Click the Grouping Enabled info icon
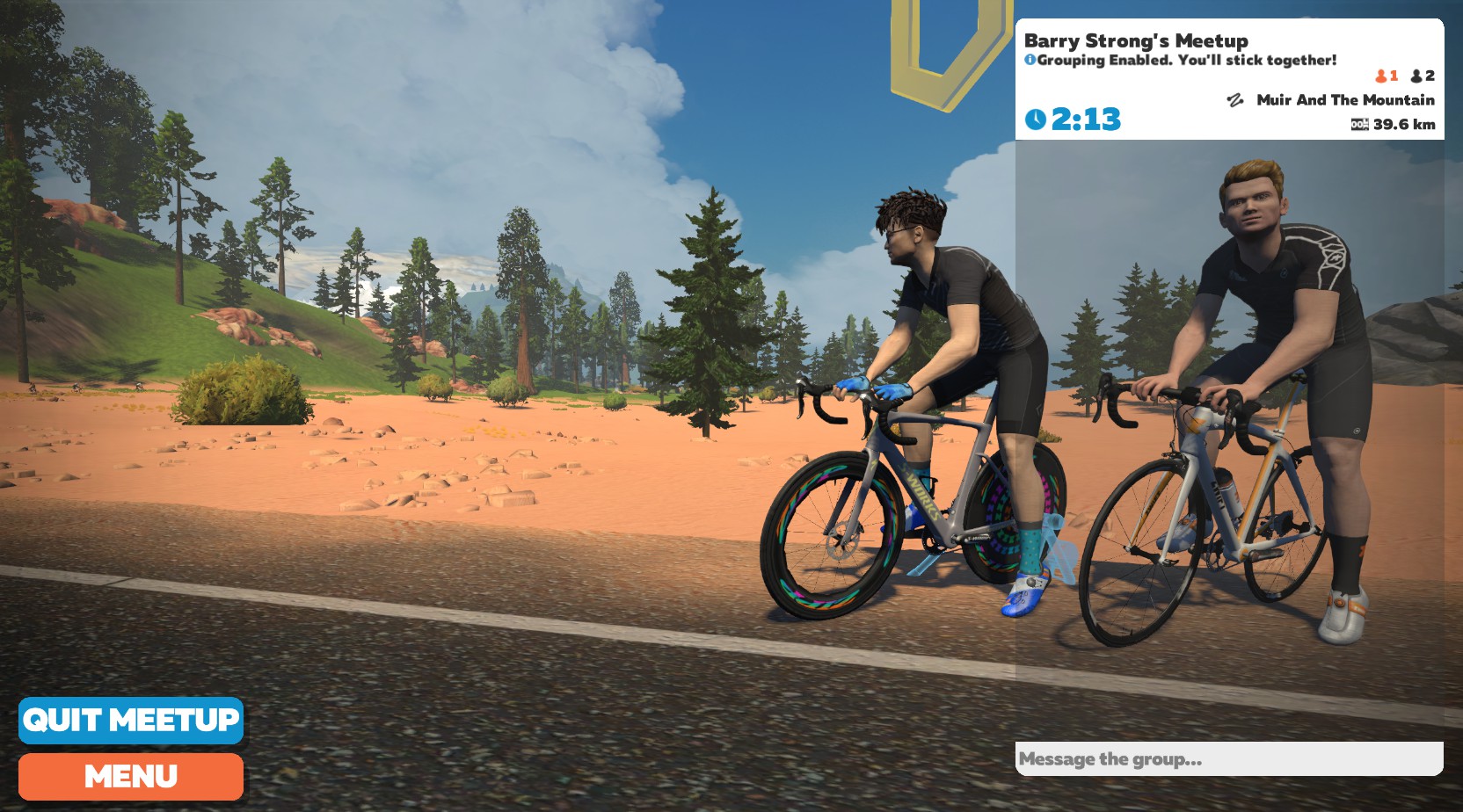The width and height of the screenshot is (1463, 812). (x=1030, y=60)
